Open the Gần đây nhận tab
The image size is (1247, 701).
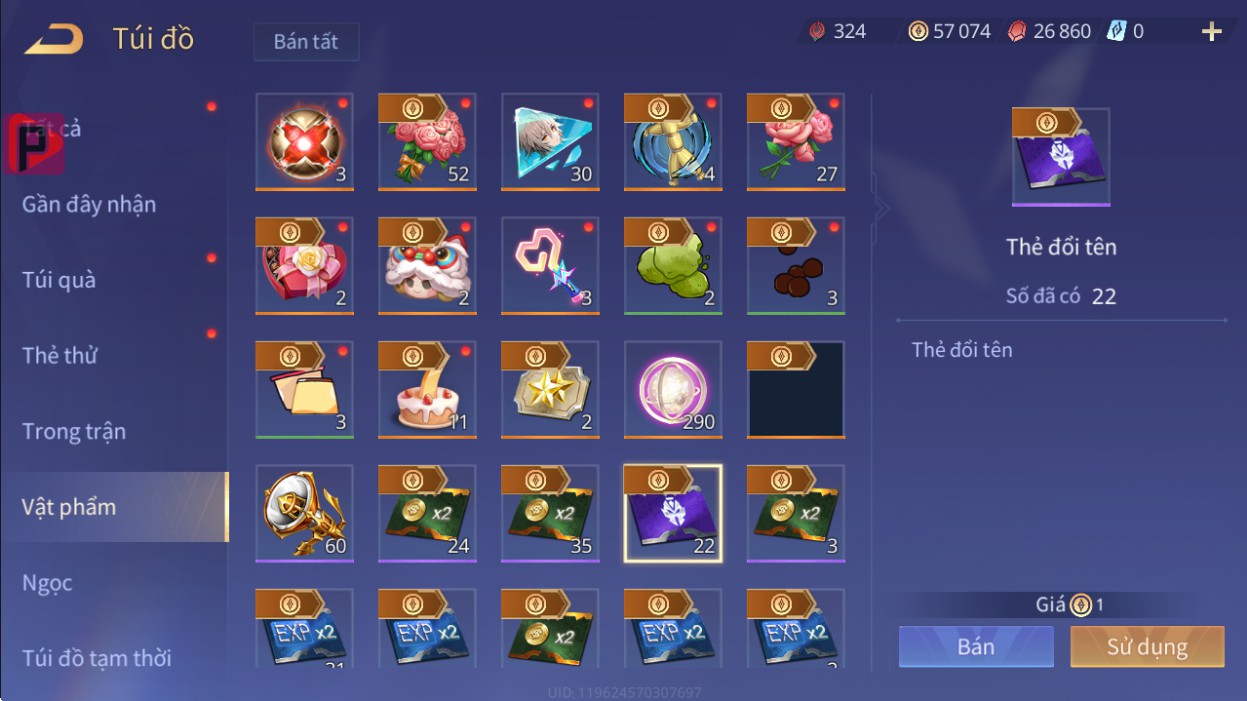point(89,204)
